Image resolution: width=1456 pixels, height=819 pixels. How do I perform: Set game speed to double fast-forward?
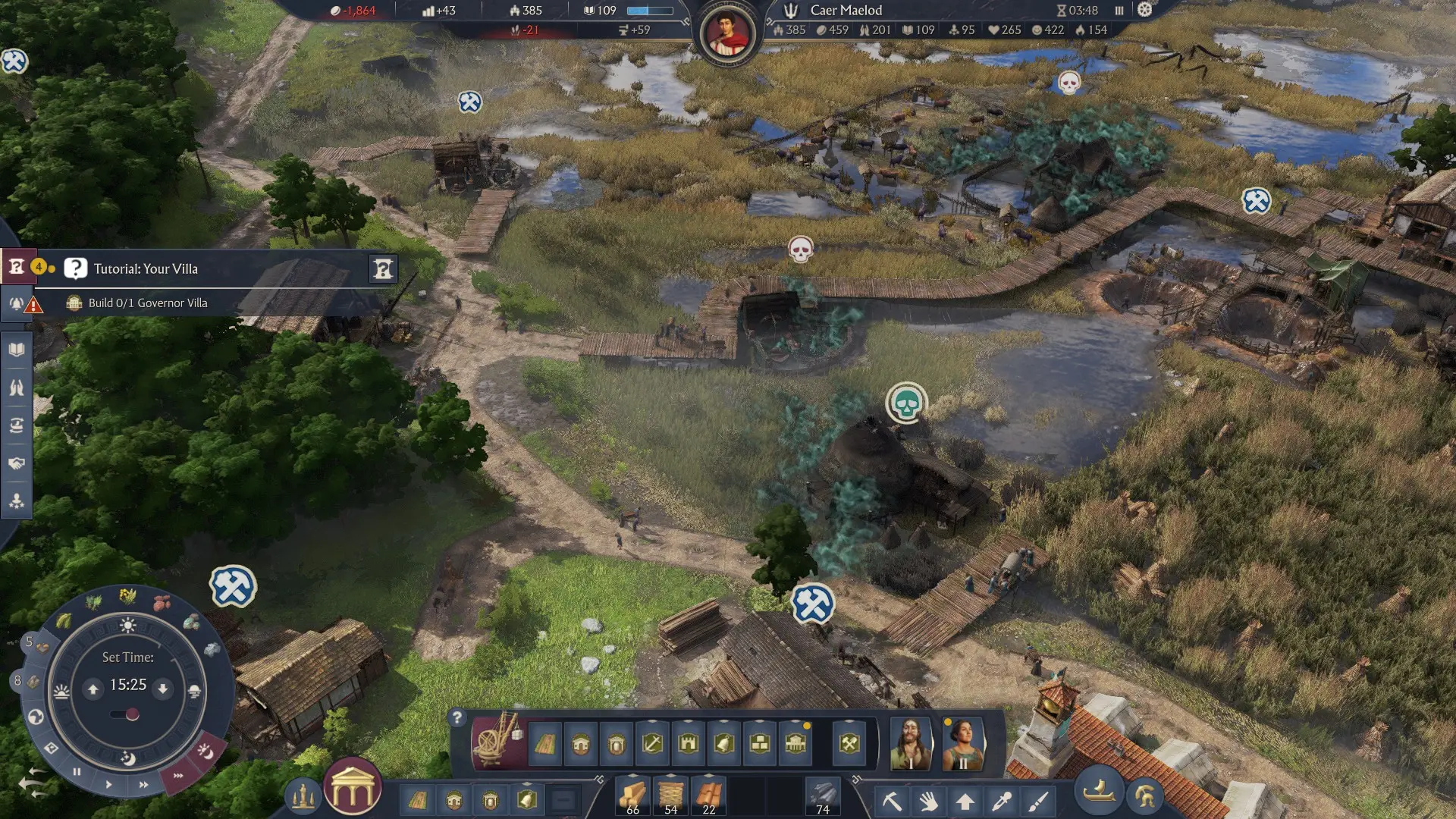tap(143, 785)
